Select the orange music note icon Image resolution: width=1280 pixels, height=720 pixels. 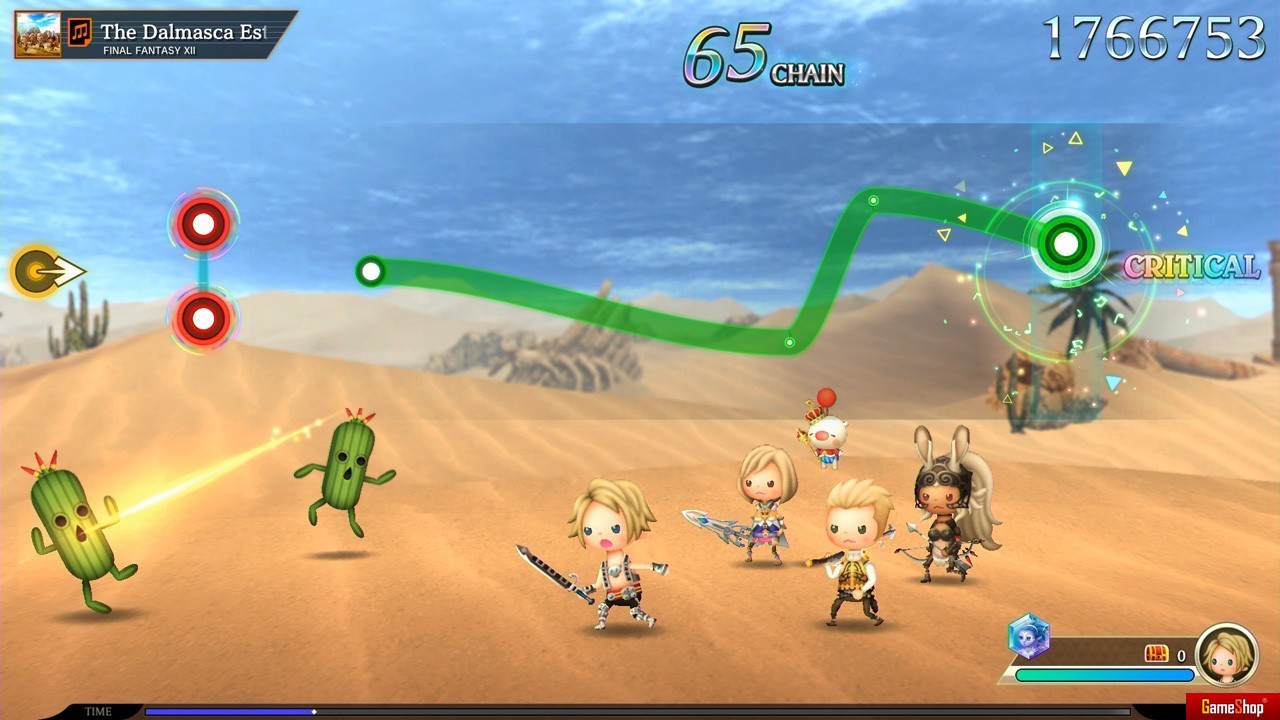point(80,33)
